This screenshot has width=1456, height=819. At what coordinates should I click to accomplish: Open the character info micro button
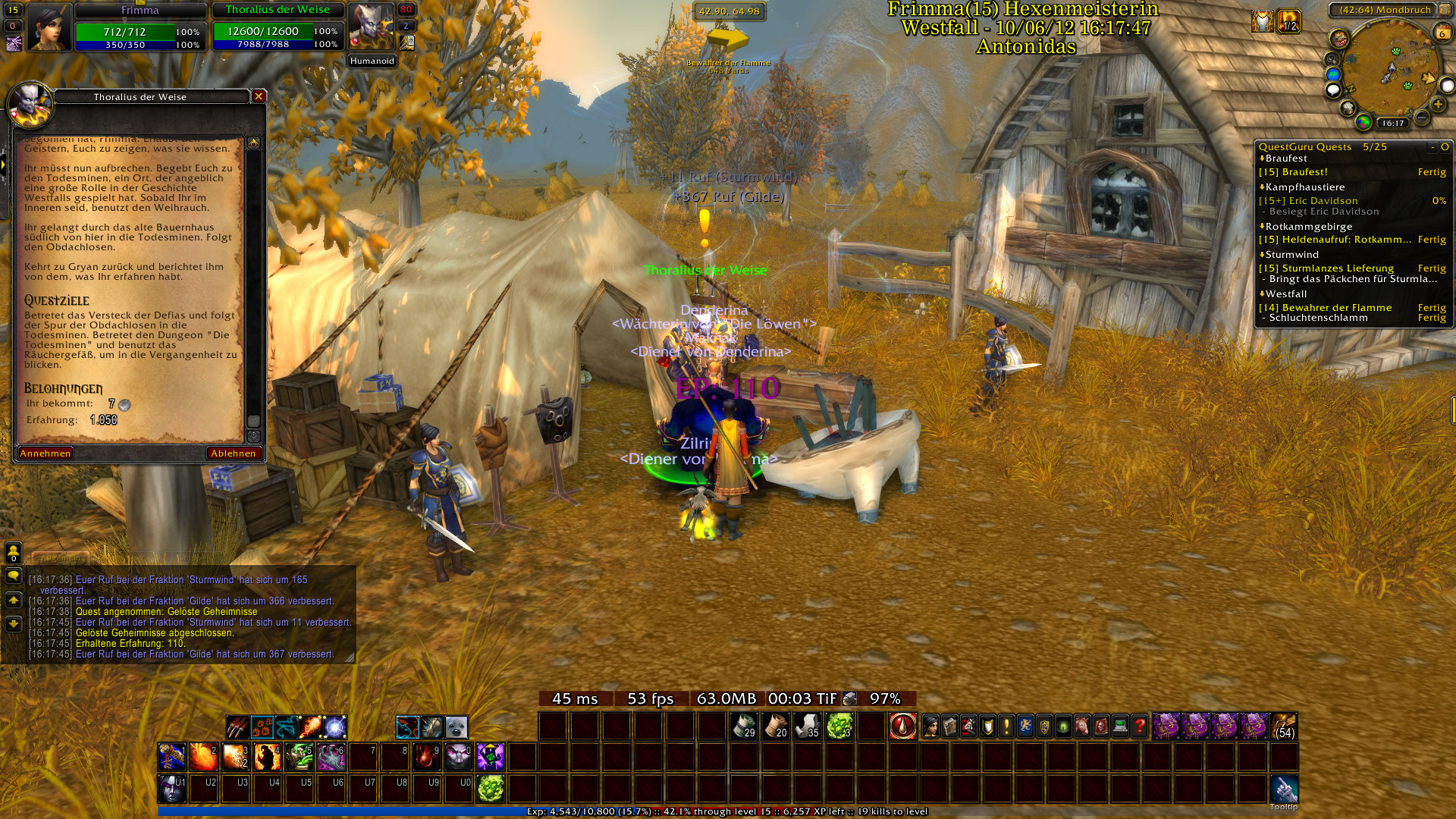pos(930,726)
